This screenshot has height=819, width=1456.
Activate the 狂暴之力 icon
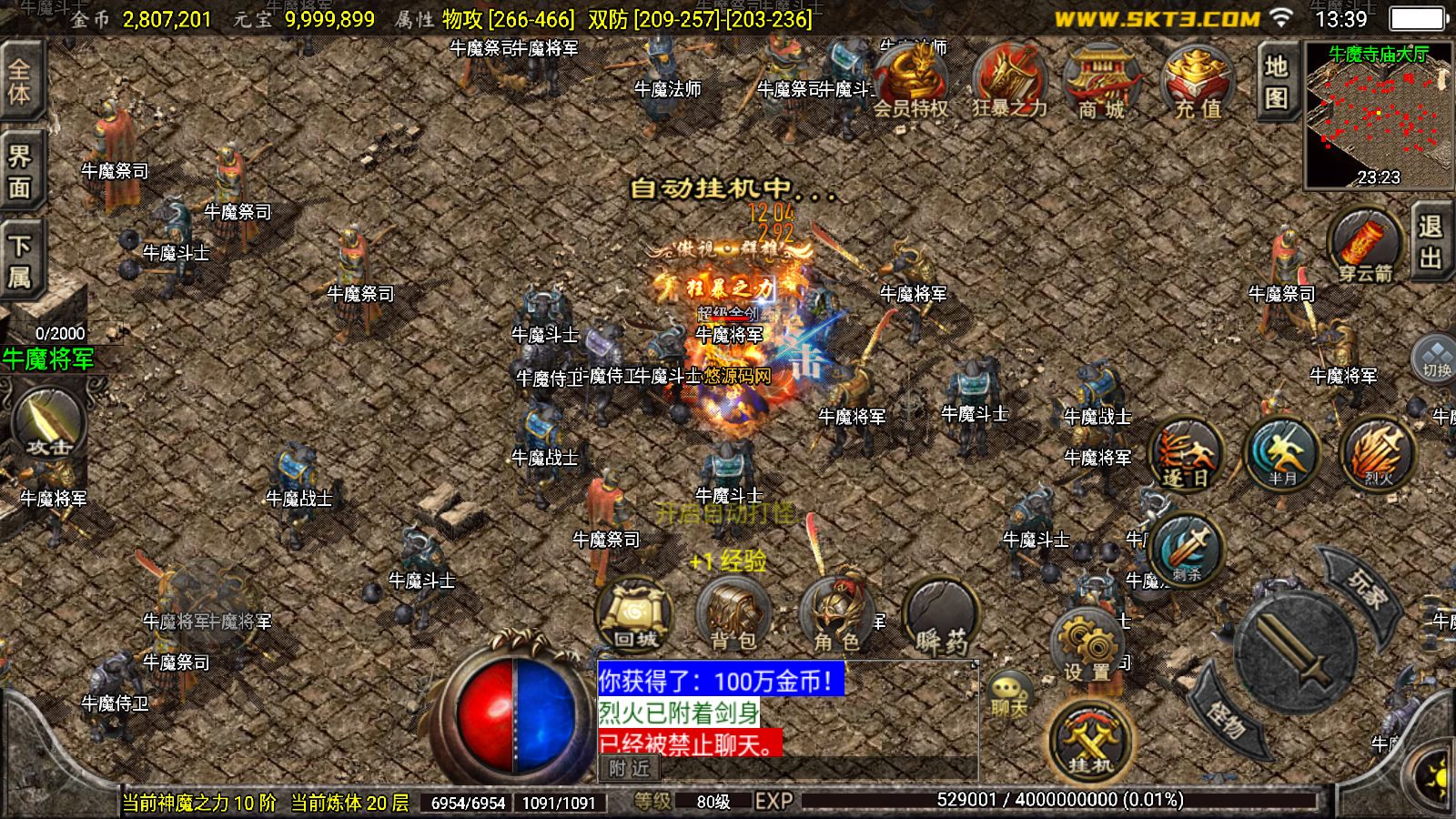1009,82
